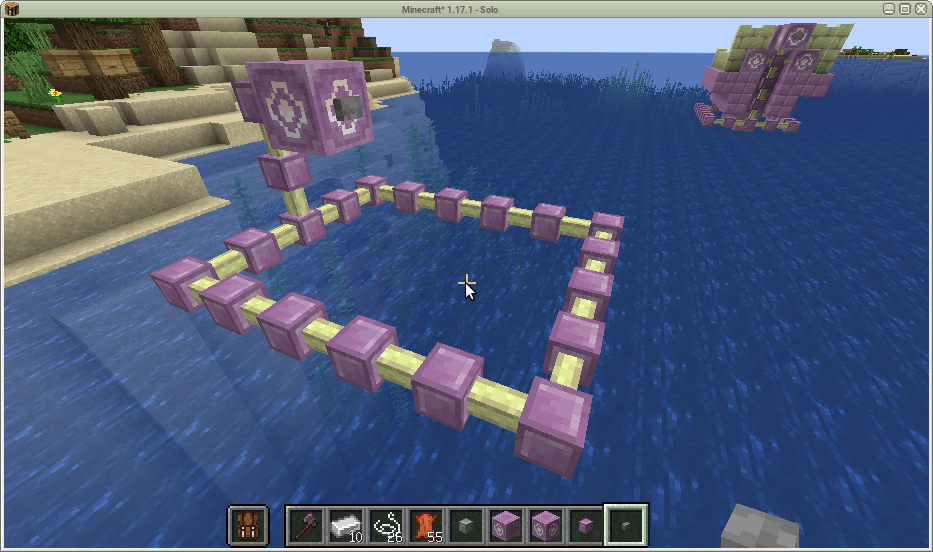Maximize the Minecraft window
The image size is (933, 552).
[x=905, y=8]
